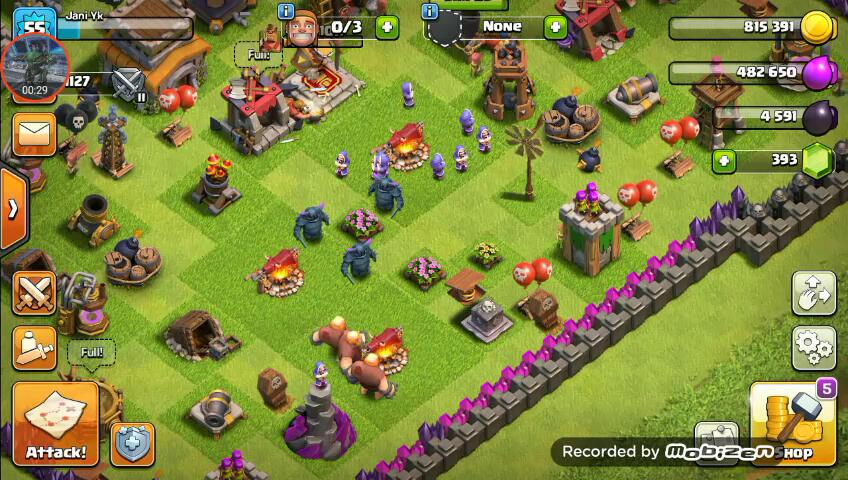
Task: Show shield info via the i icon
Action: click(430, 12)
